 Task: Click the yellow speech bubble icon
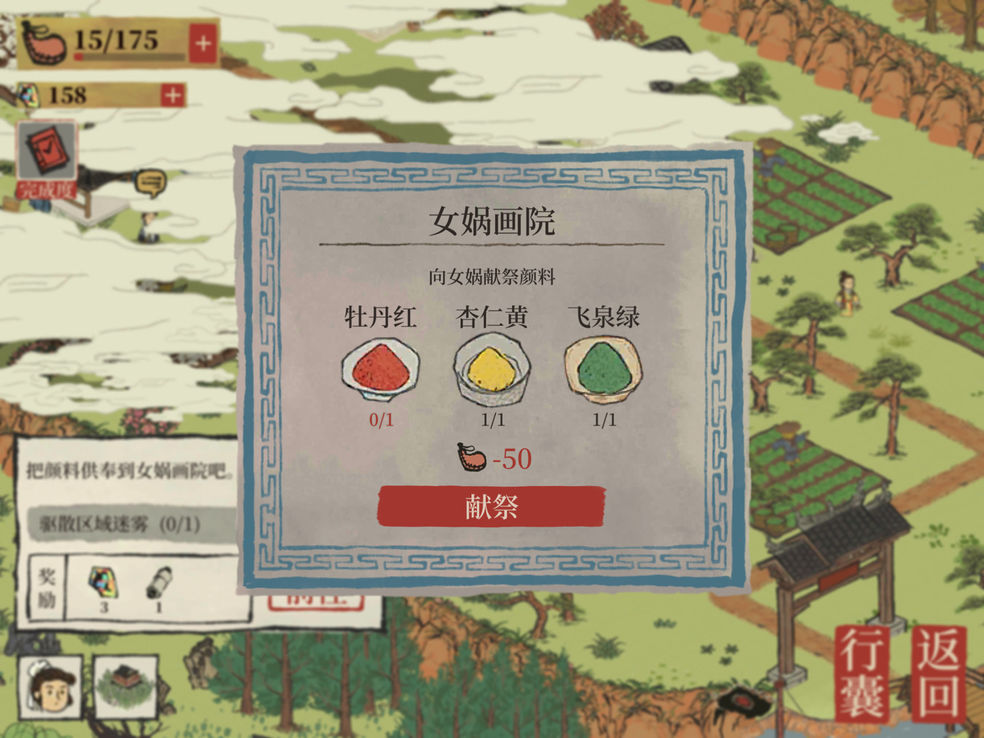coord(150,182)
